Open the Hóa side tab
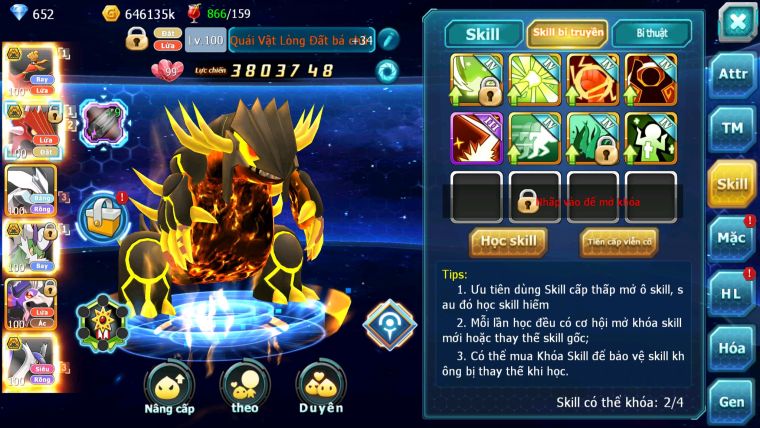The height and width of the screenshot is (428, 760). [731, 348]
